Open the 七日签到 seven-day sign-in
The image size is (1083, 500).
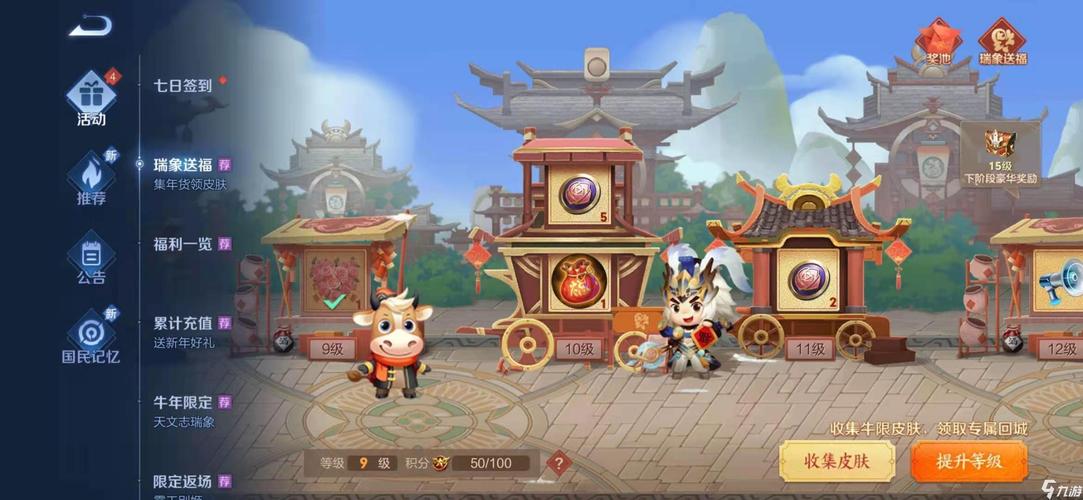[183, 86]
